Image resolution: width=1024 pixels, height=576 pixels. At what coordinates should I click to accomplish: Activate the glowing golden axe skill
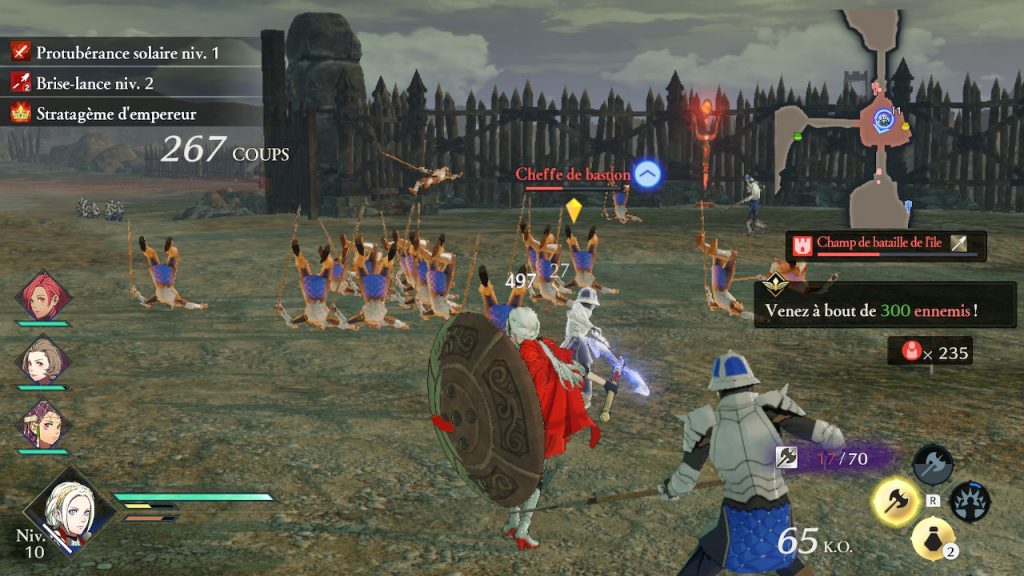click(x=896, y=501)
